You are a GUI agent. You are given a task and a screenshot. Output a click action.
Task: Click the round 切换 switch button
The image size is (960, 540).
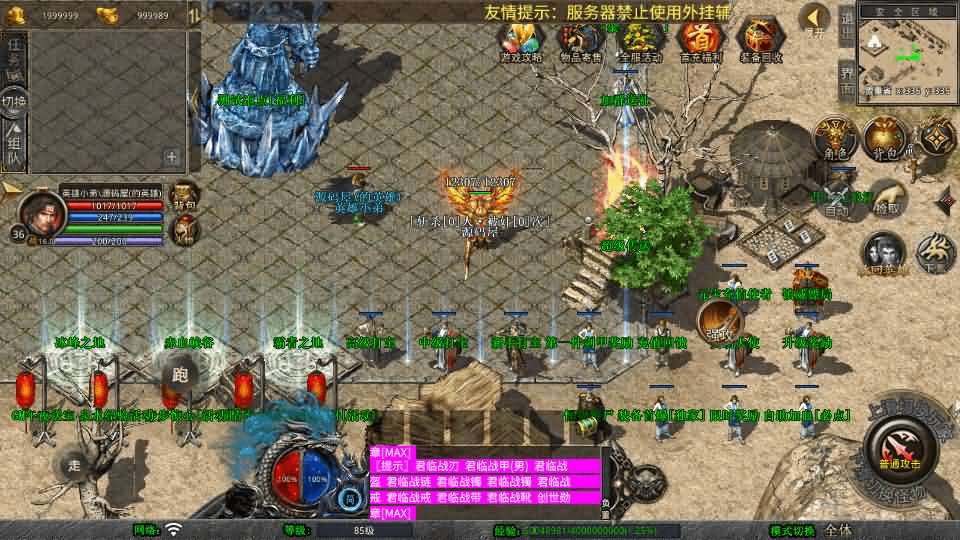point(14,102)
